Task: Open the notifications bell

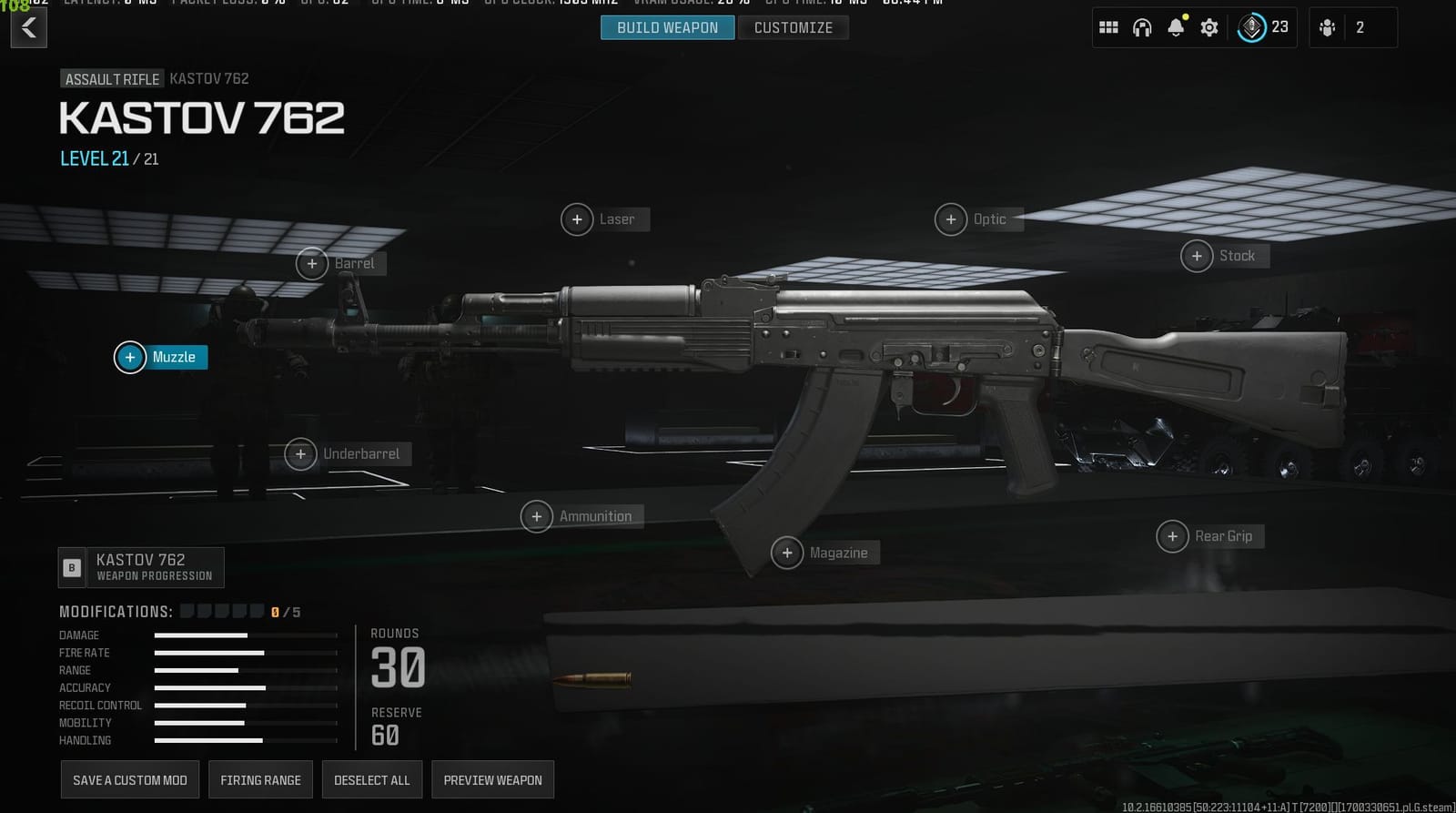Action: pyautogui.click(x=1176, y=27)
